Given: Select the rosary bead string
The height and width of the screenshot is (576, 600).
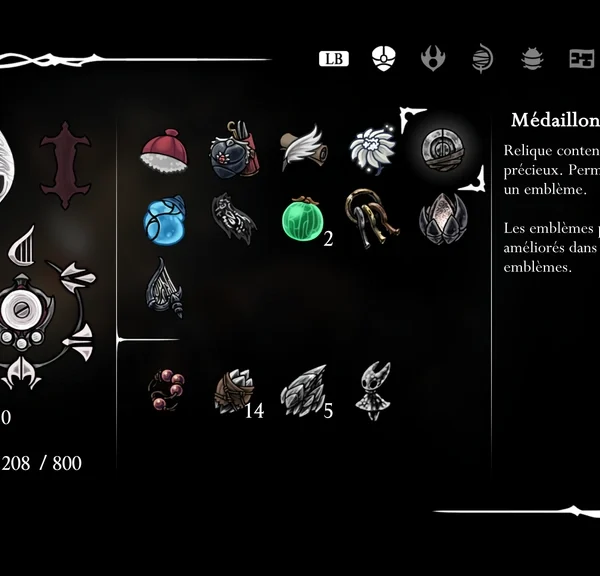Looking at the screenshot, I should (x=165, y=390).
